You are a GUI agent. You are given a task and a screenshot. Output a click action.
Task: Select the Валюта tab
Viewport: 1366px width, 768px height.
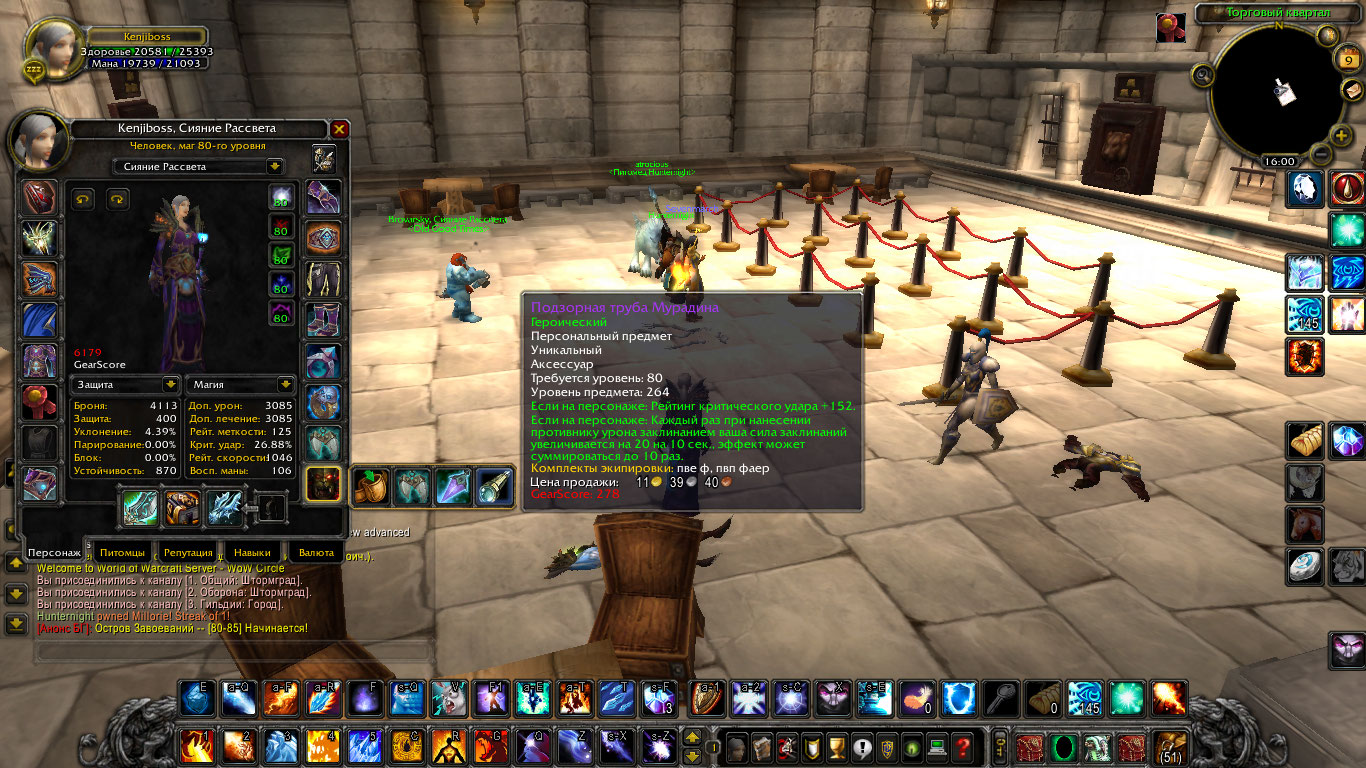point(316,552)
